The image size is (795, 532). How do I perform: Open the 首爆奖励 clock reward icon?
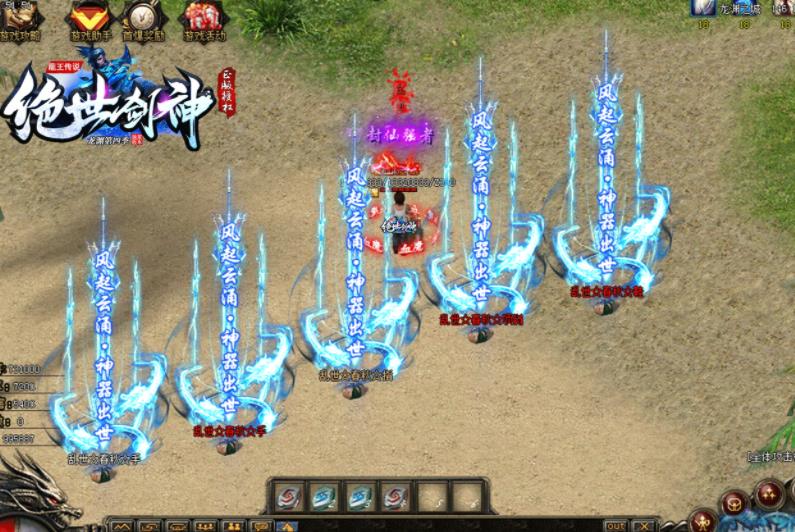143,18
